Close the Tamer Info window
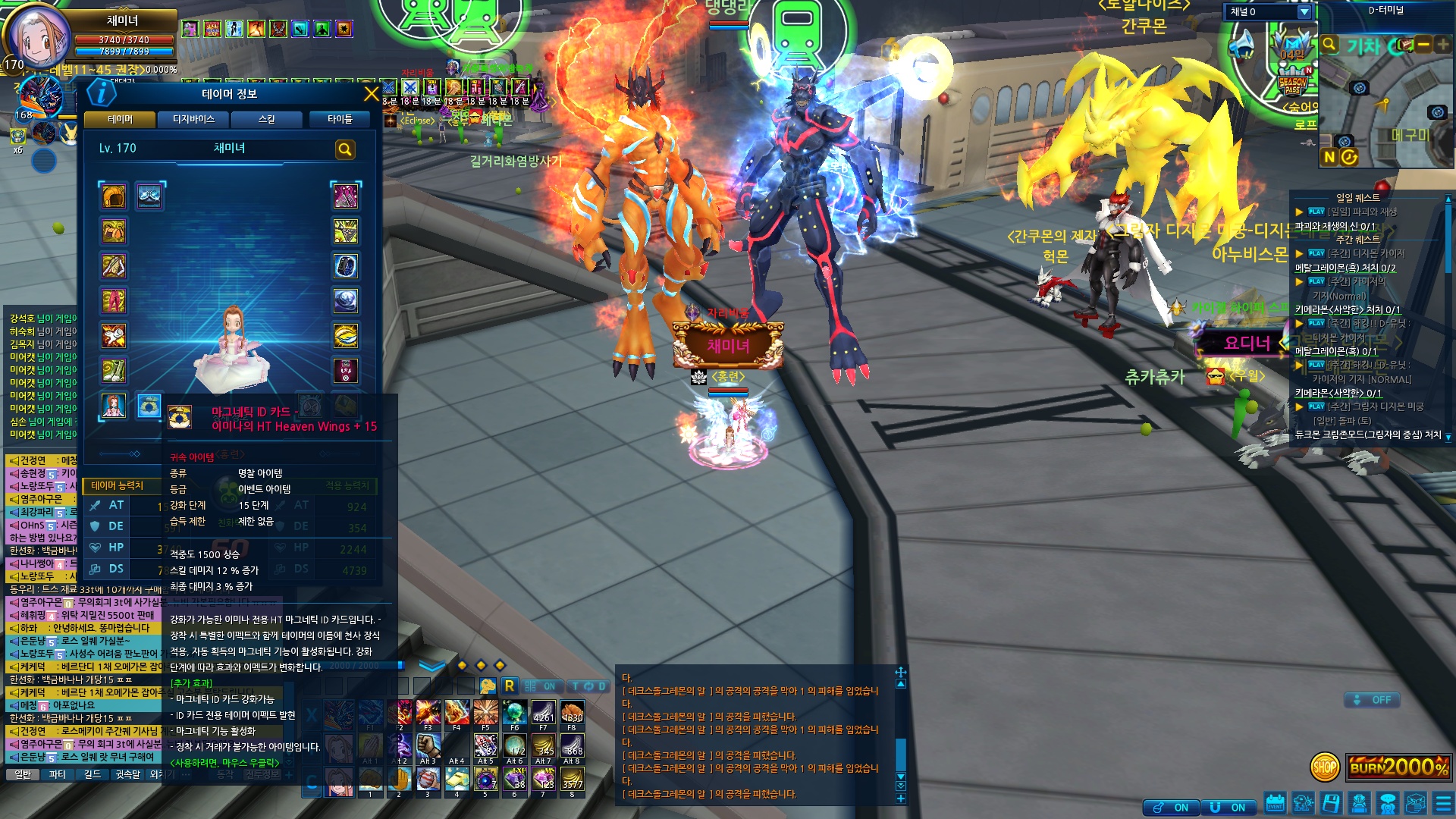This screenshot has width=1456, height=819. click(x=371, y=94)
